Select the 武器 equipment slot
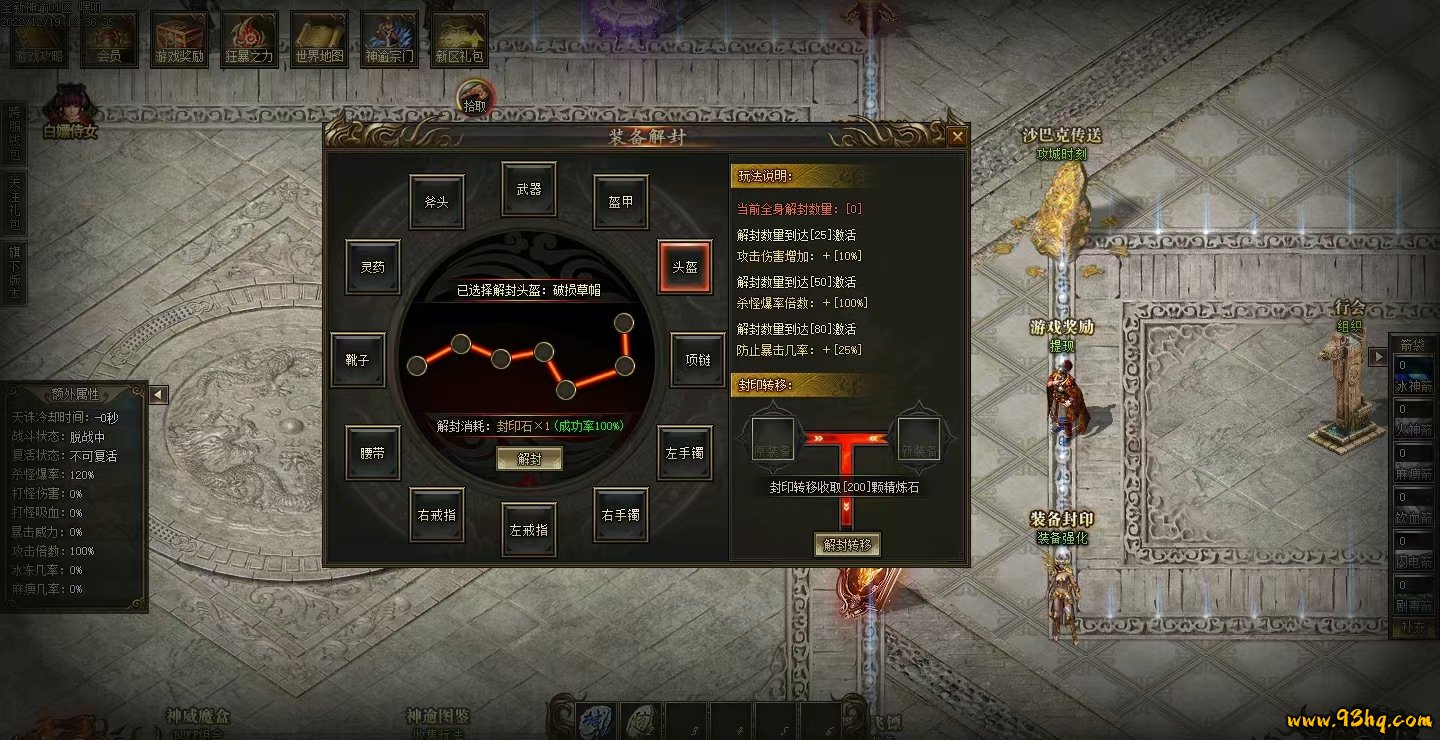 tap(529, 188)
